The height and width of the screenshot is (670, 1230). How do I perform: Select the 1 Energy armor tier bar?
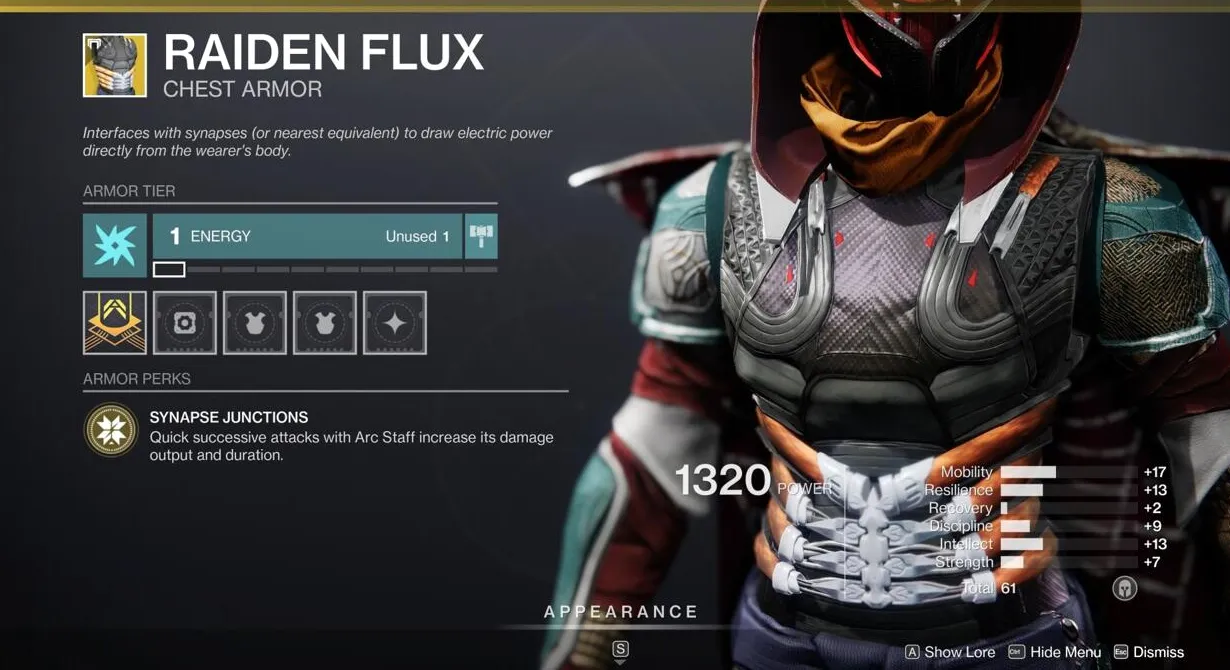point(307,236)
